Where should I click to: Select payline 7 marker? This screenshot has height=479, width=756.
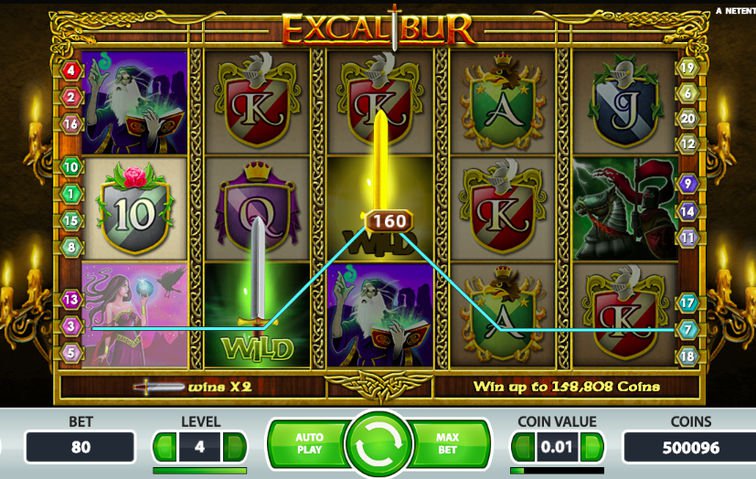[687, 328]
